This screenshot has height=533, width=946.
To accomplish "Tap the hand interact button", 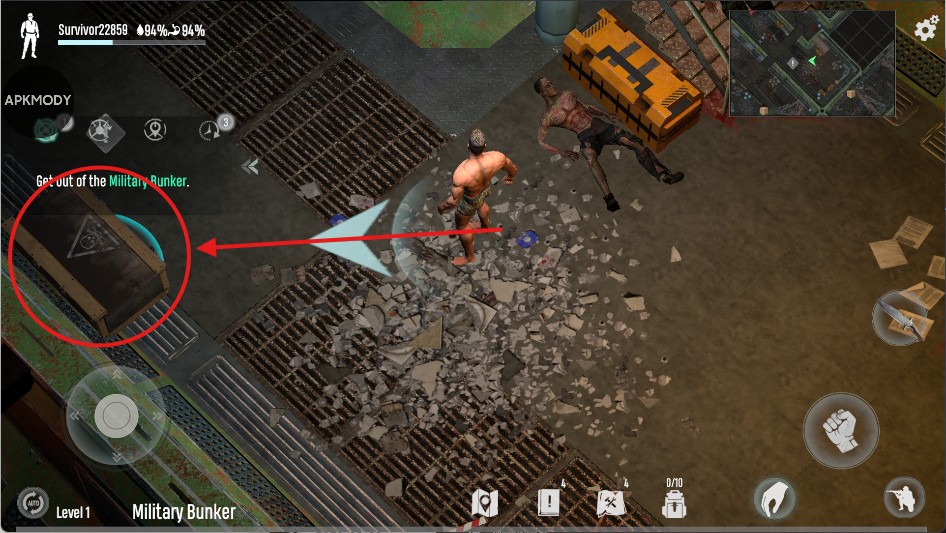I will point(775,498).
